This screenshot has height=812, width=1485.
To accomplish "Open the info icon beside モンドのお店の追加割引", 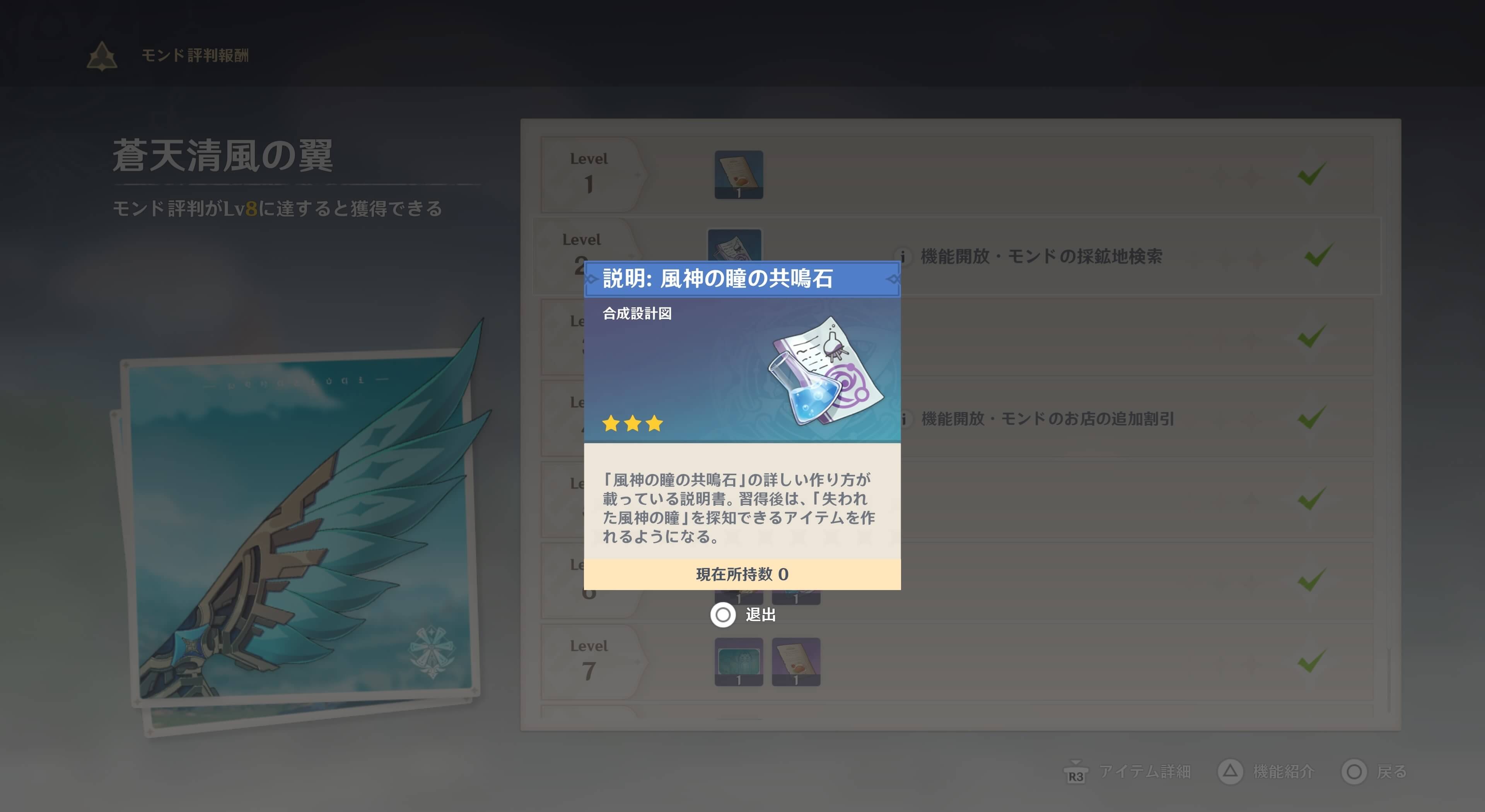I will pyautogui.click(x=905, y=419).
